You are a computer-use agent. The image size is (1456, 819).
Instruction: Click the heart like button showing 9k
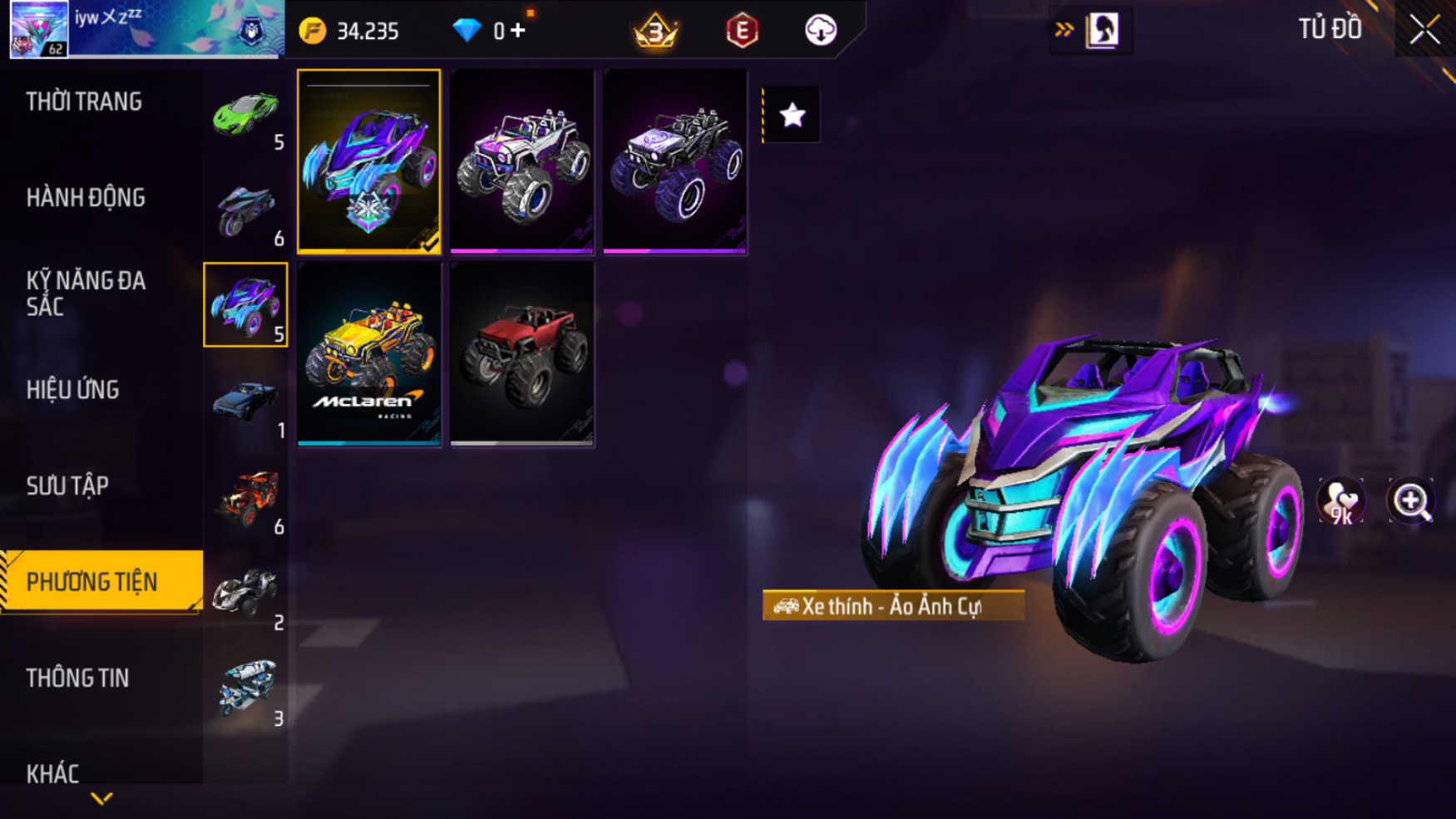click(1341, 501)
